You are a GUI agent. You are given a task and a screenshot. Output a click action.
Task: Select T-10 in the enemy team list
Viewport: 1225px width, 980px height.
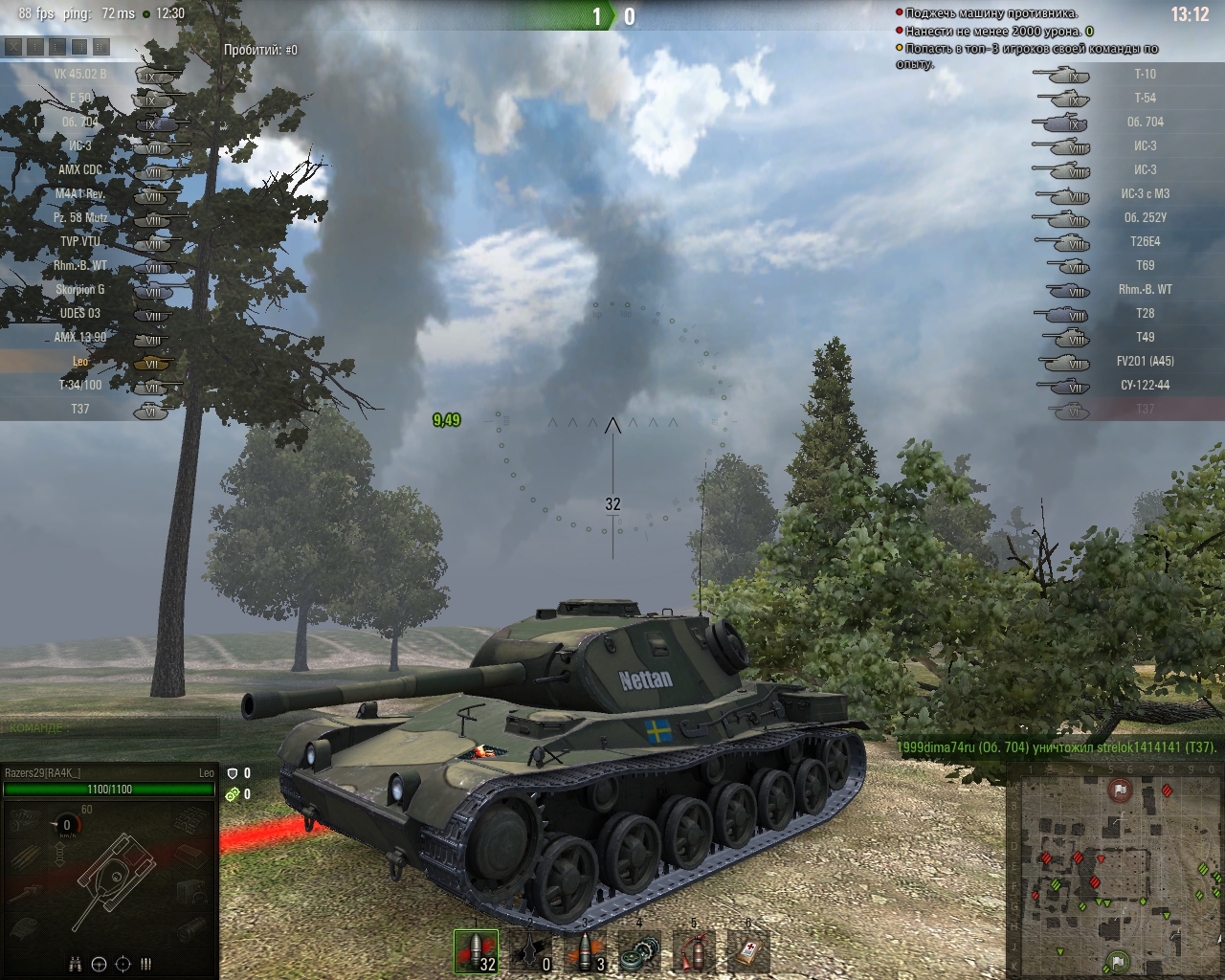pos(1145,74)
